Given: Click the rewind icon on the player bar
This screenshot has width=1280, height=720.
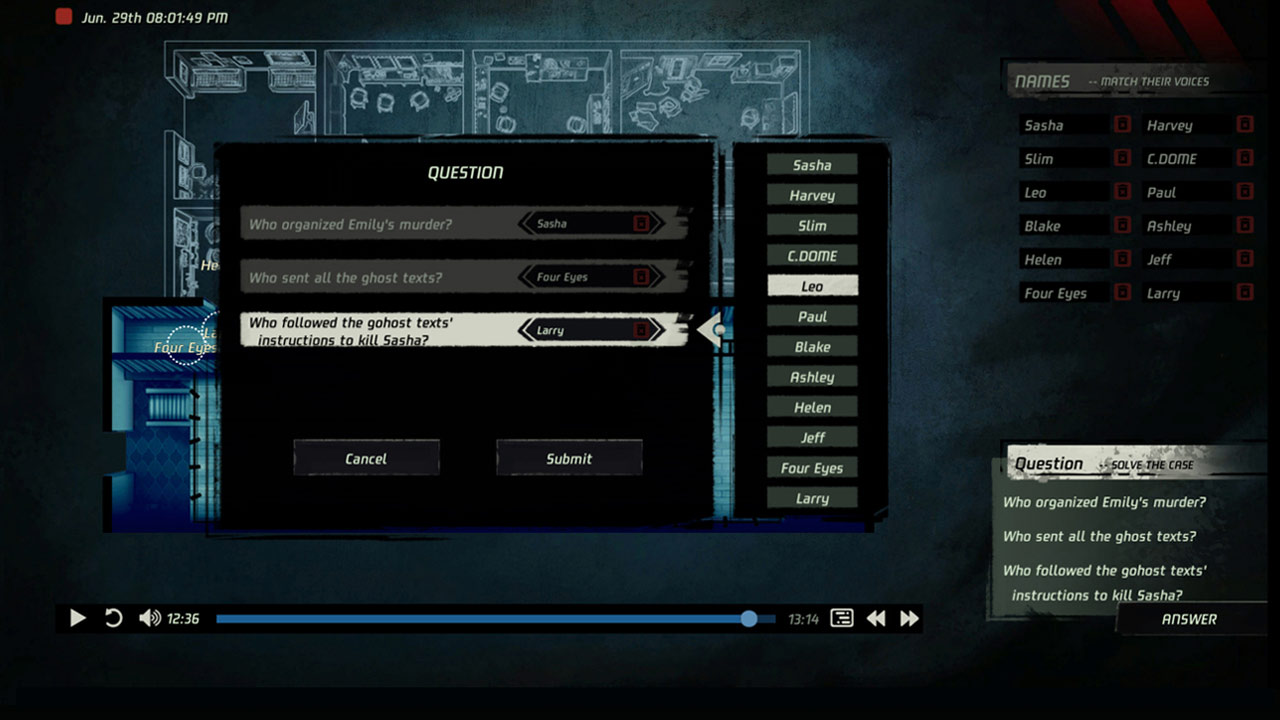Looking at the screenshot, I should [876, 618].
